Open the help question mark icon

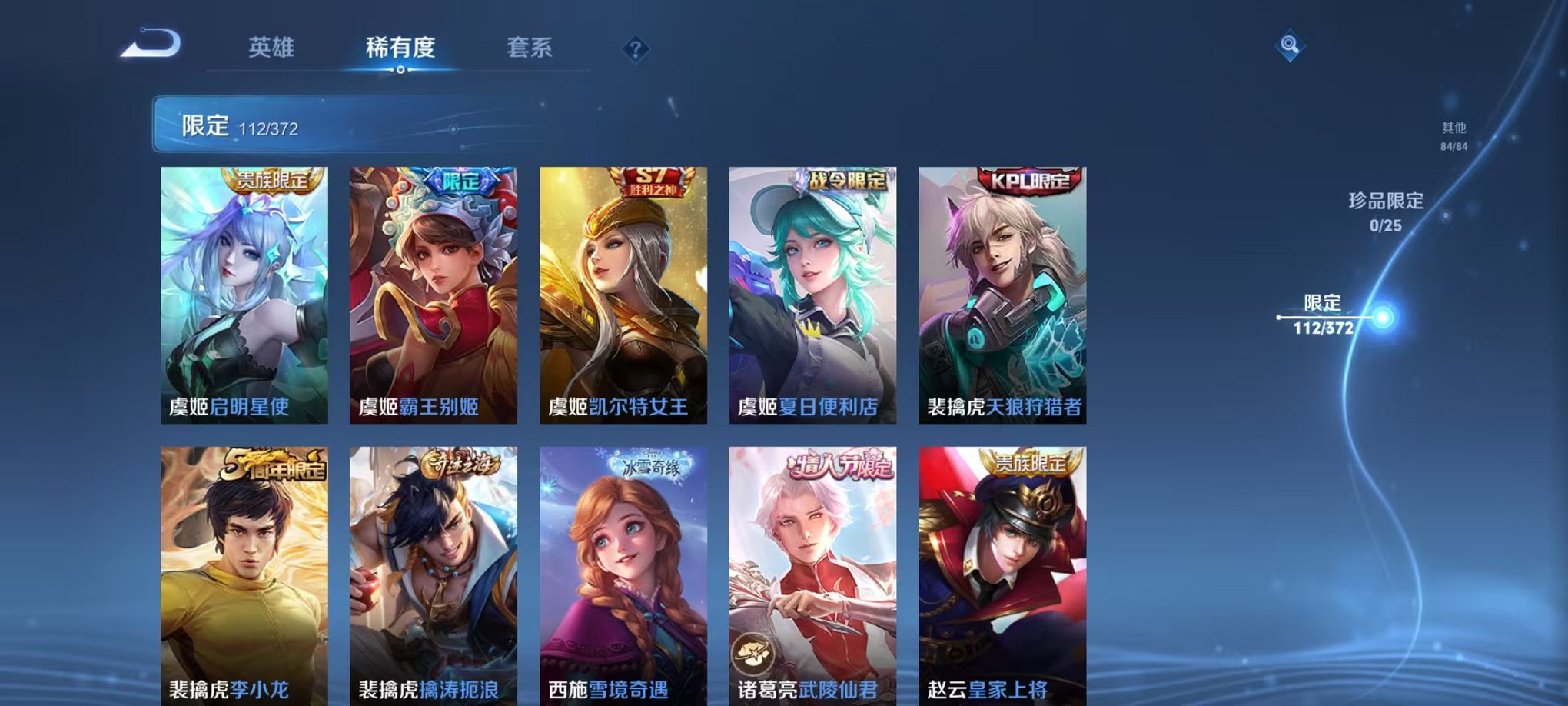[635, 49]
